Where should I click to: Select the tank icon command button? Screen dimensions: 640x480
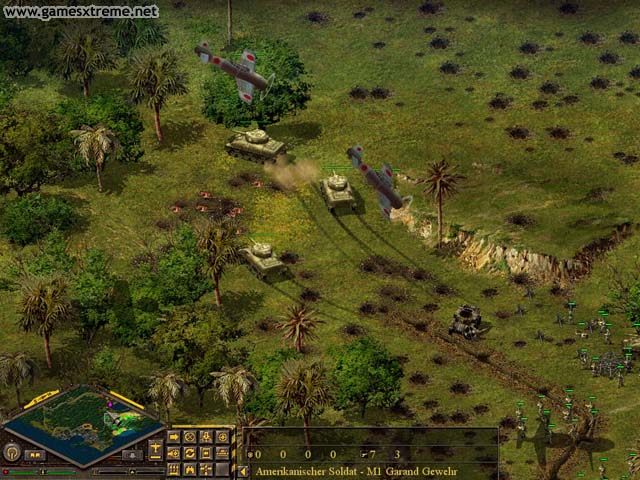coord(221,453)
